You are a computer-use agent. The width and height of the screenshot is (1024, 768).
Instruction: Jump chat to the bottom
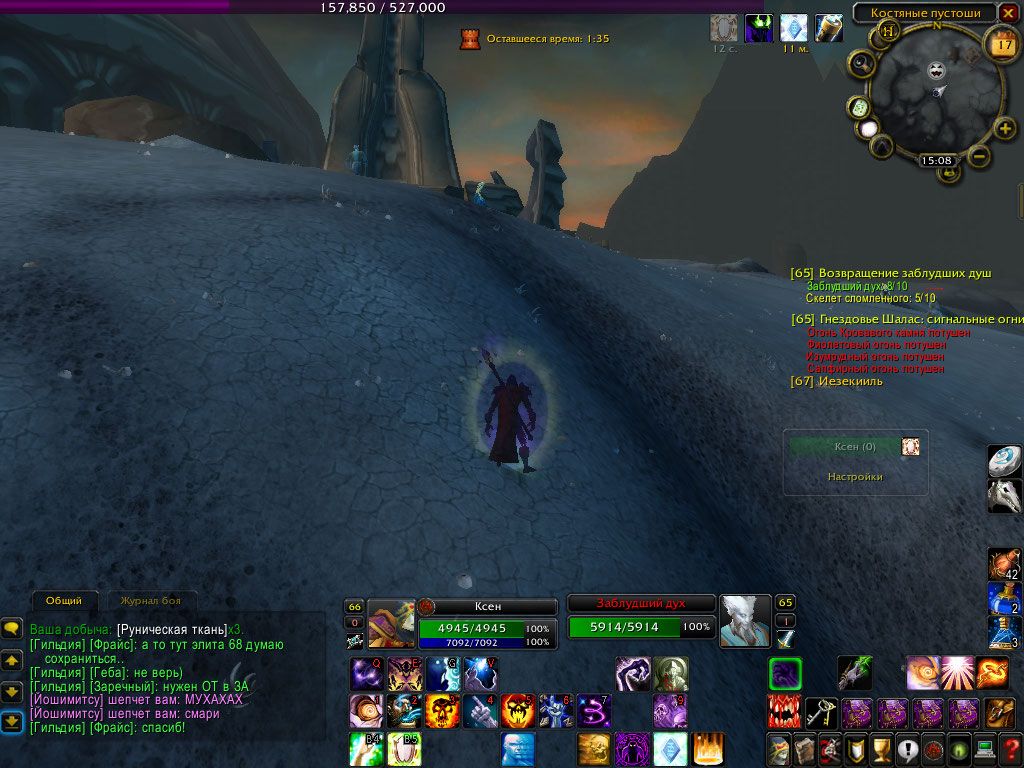coord(12,721)
